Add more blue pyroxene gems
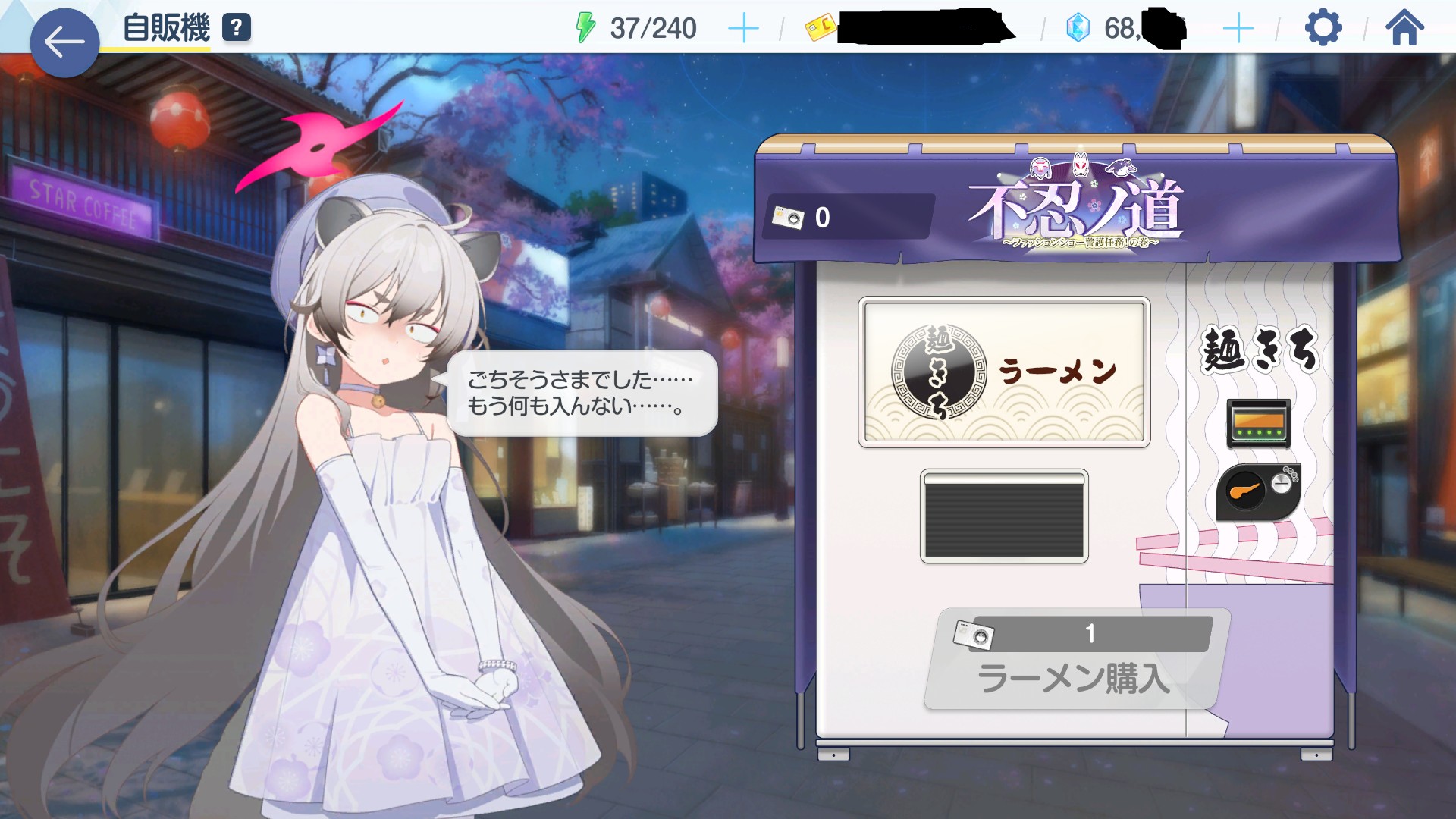 (x=1238, y=29)
